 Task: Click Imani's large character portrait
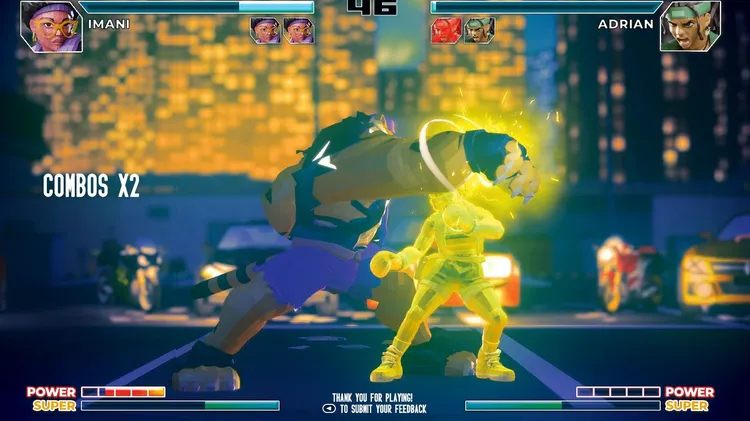click(51, 26)
